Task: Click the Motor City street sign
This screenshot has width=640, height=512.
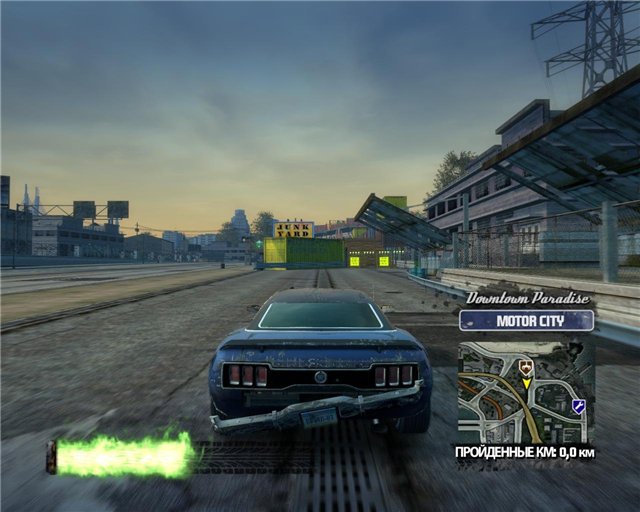Action: click(526, 321)
